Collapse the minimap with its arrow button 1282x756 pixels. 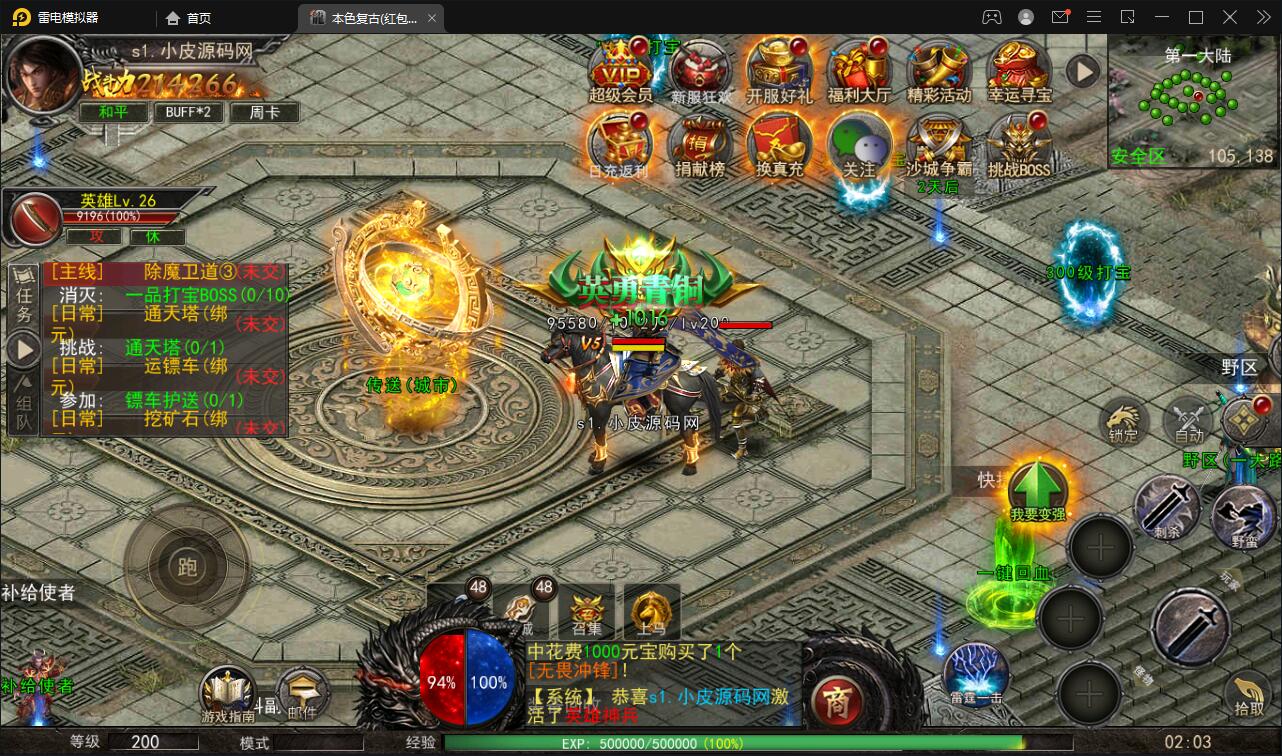(x=1082, y=71)
